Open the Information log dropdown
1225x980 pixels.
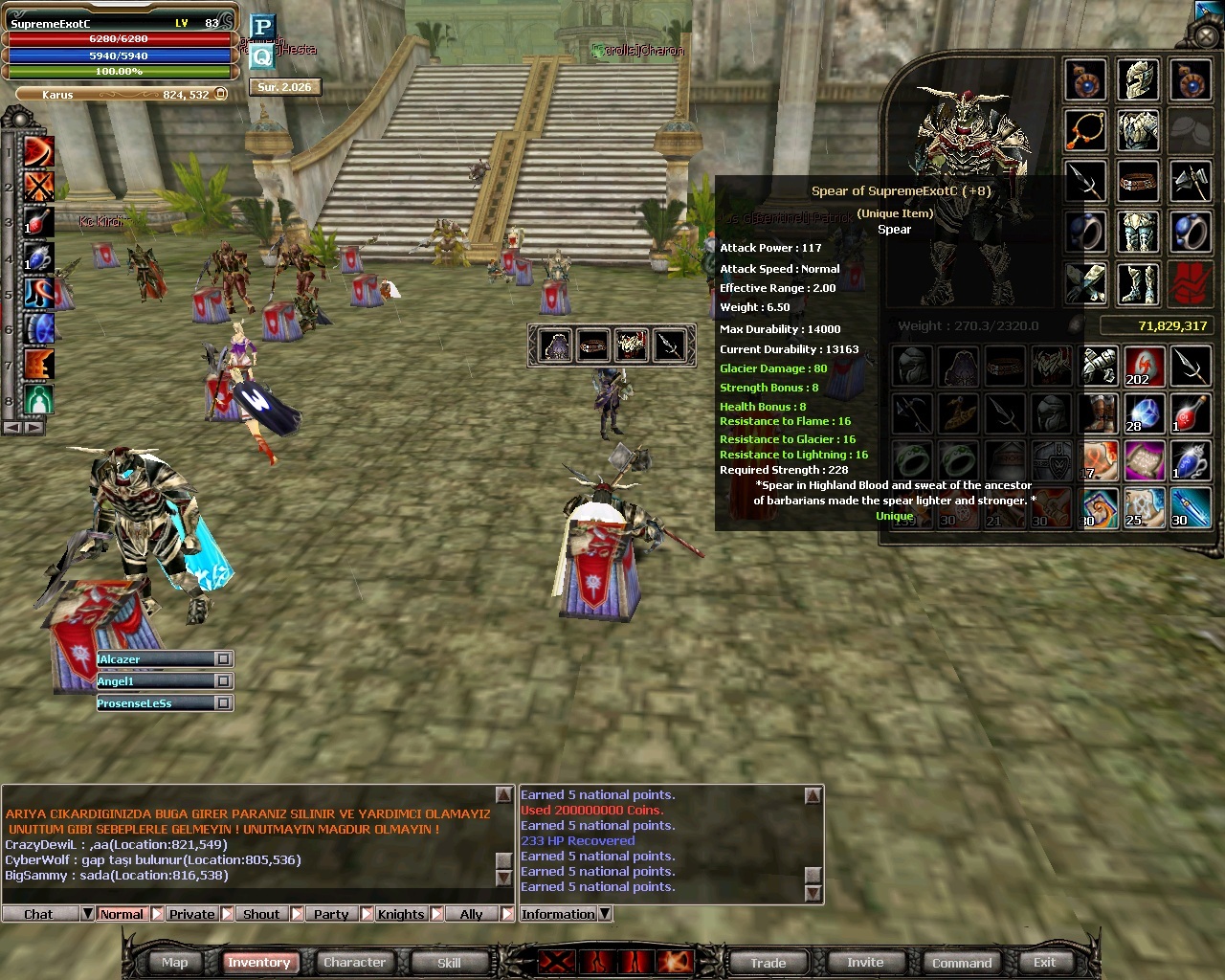pyautogui.click(x=605, y=914)
